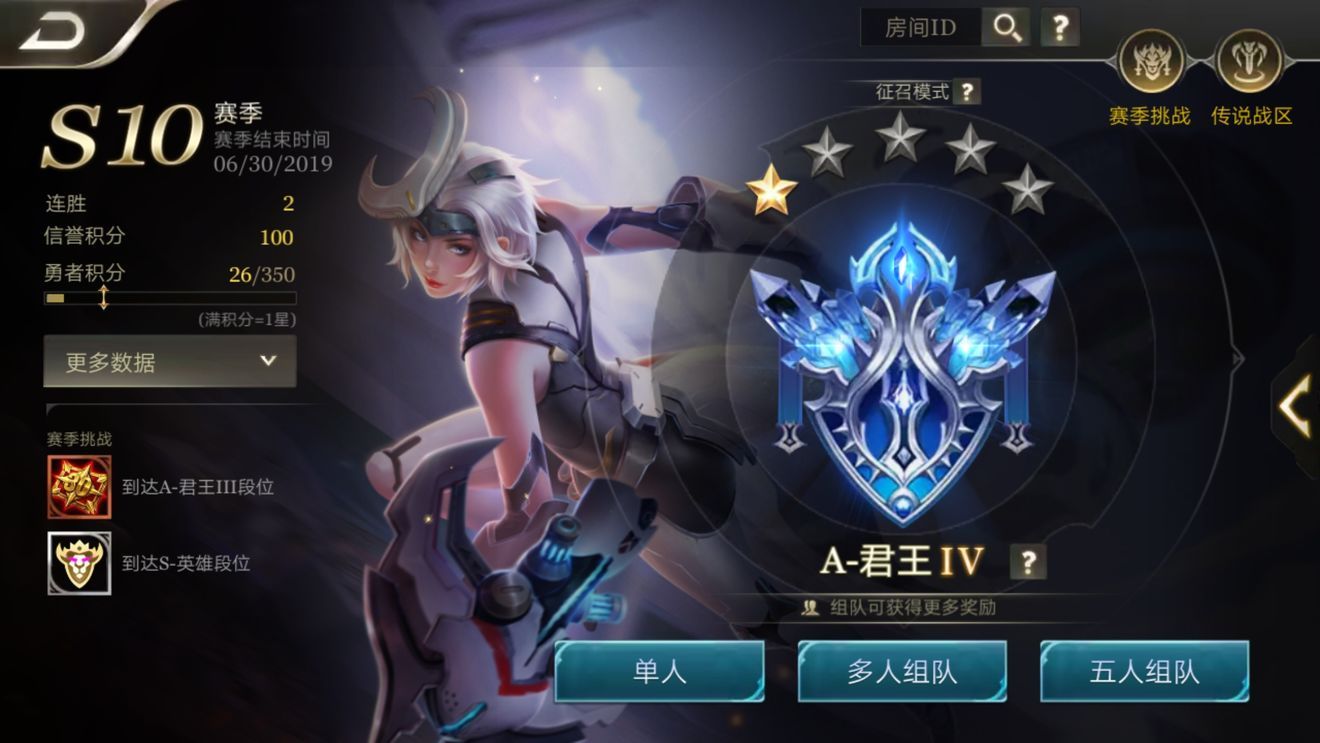Viewport: 1320px width, 743px height.
Task: Expand the 更多数据 dropdown
Action: point(168,363)
